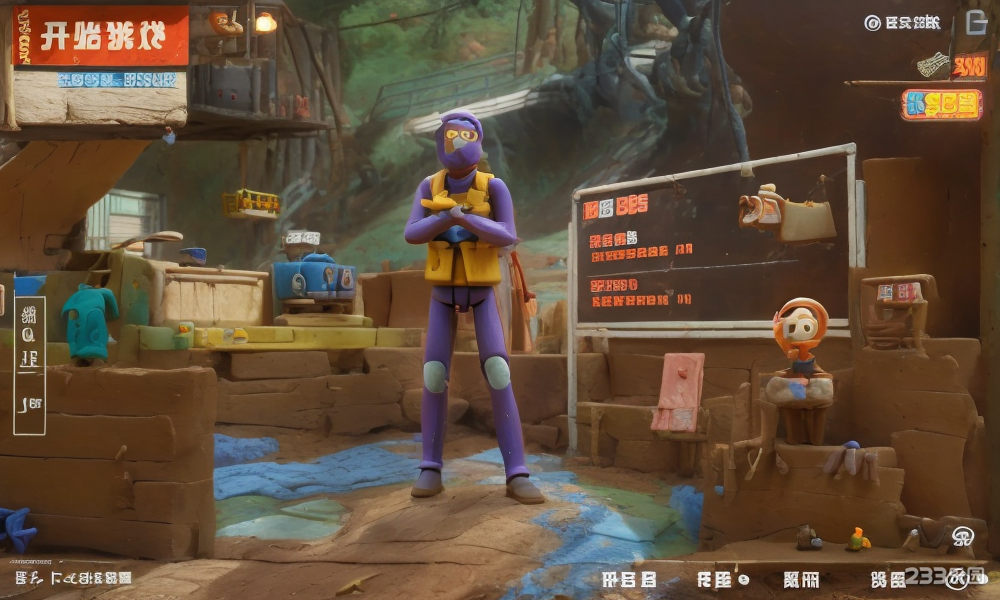Click the small orange tag above the glowing button
This screenshot has width=1000, height=600.
click(968, 66)
